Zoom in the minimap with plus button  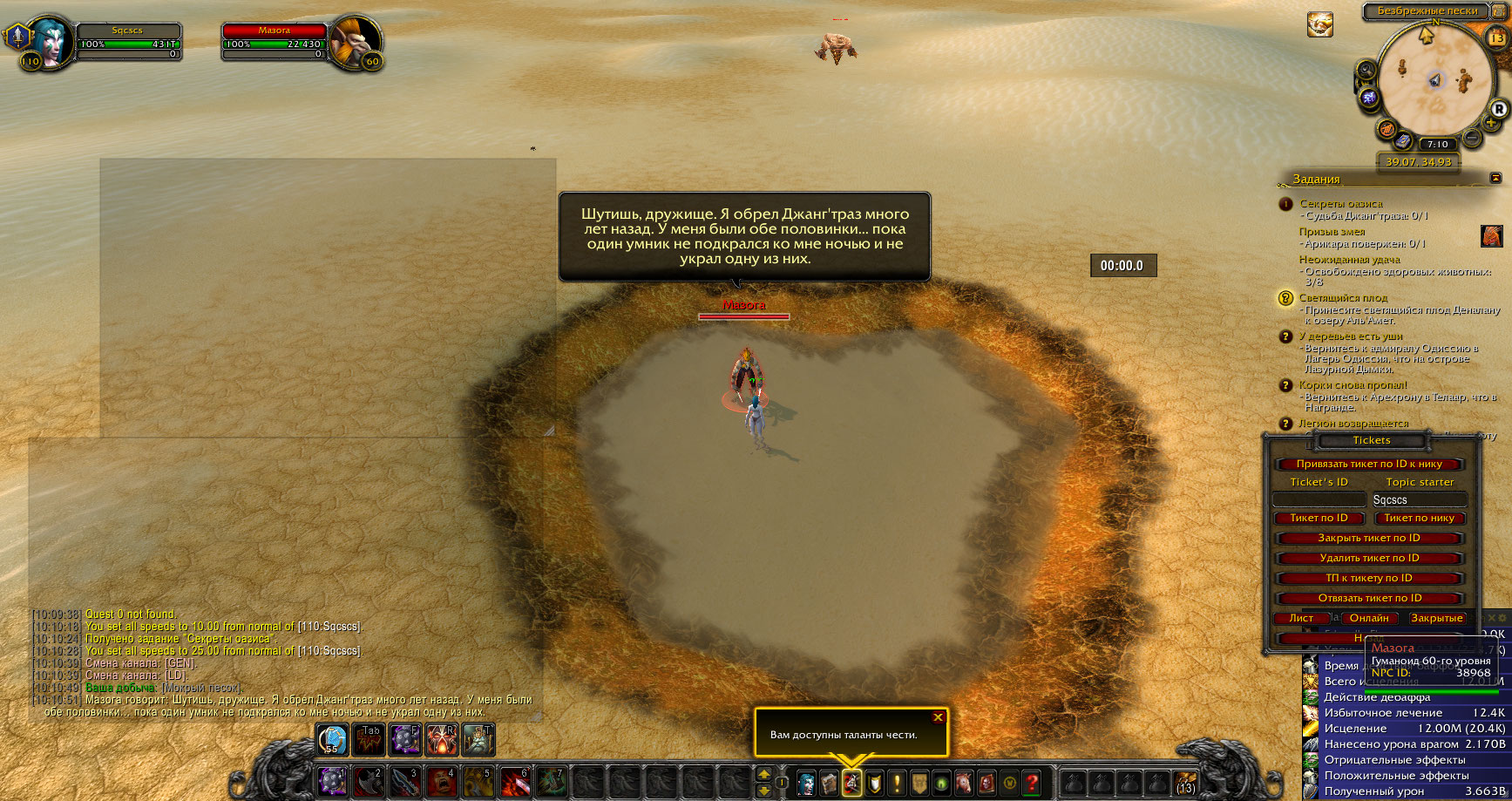pyautogui.click(x=1491, y=124)
